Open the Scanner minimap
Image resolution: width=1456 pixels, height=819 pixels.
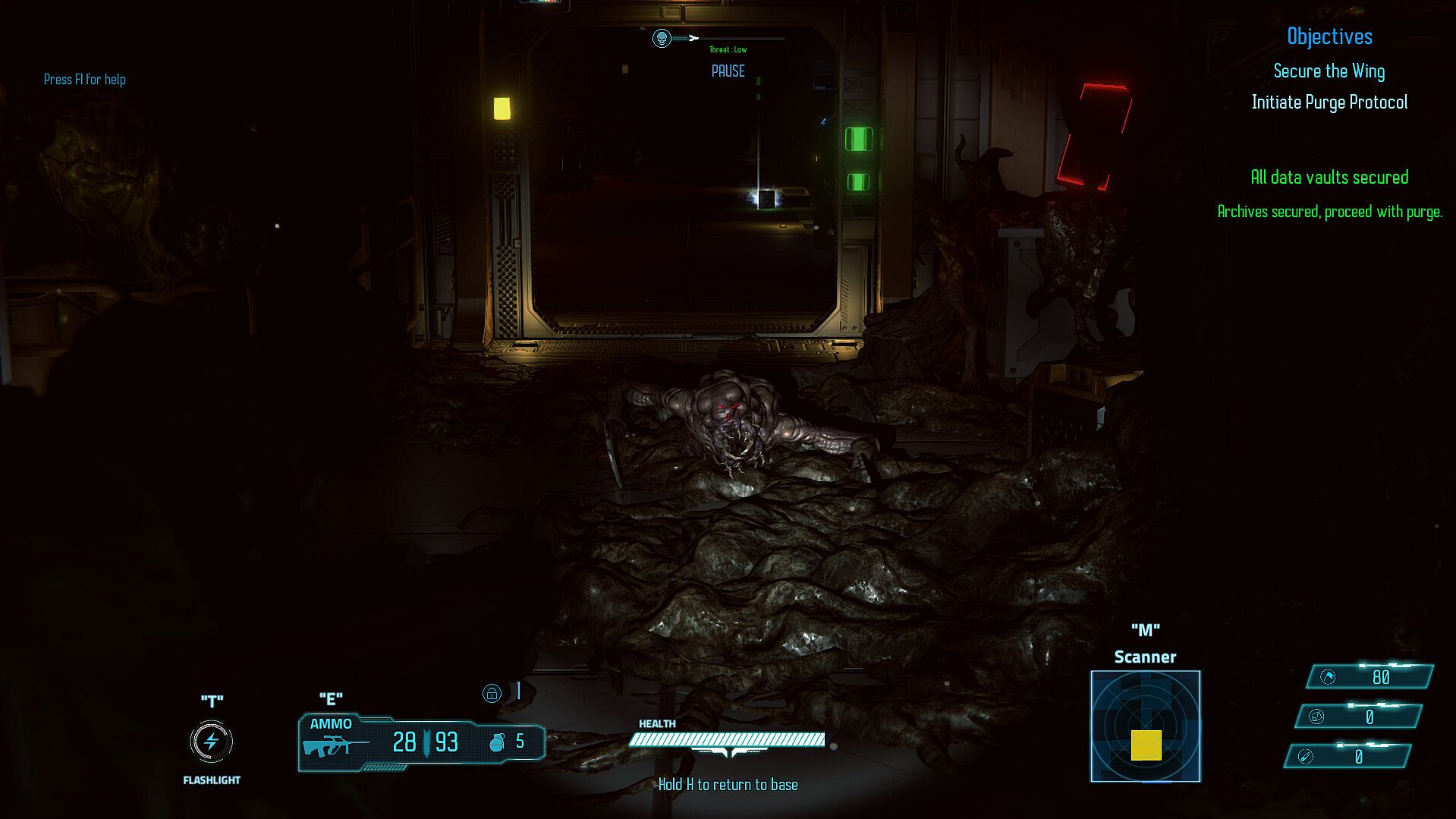(1145, 726)
